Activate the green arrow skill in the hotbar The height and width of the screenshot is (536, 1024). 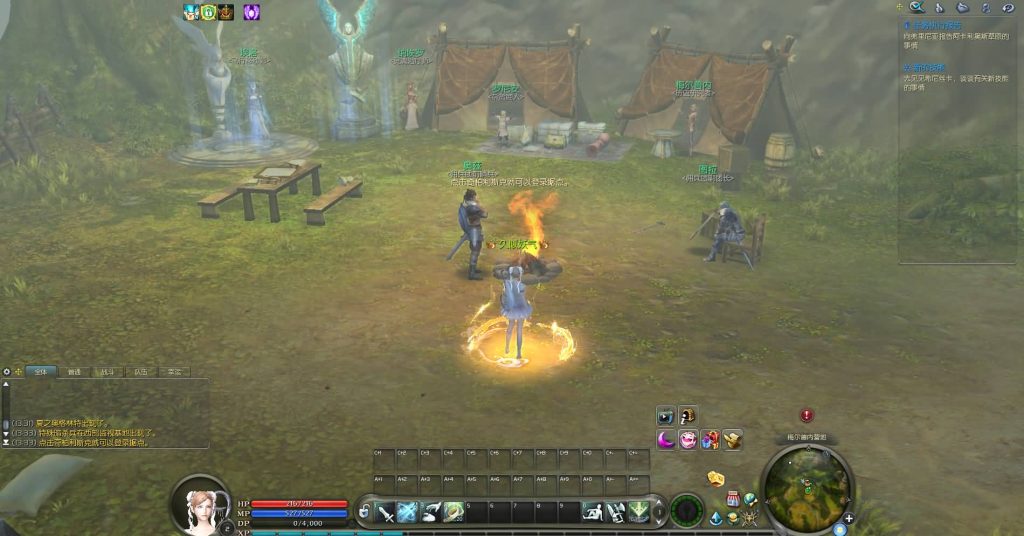tap(638, 512)
